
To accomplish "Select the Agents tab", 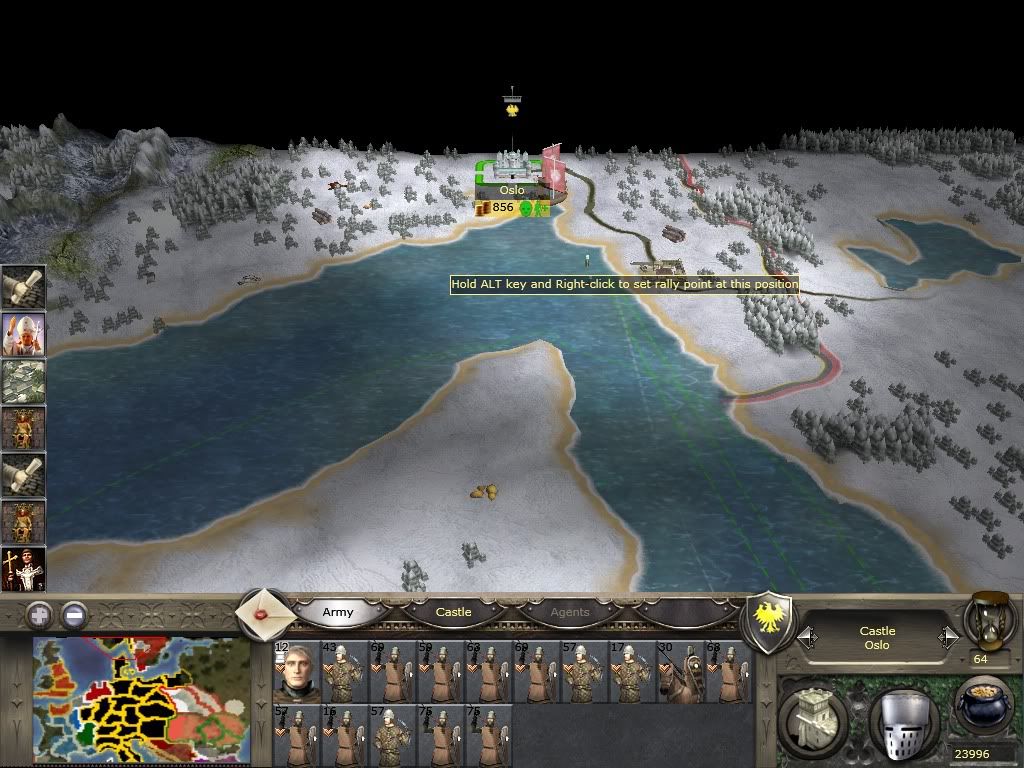I will 570,612.
